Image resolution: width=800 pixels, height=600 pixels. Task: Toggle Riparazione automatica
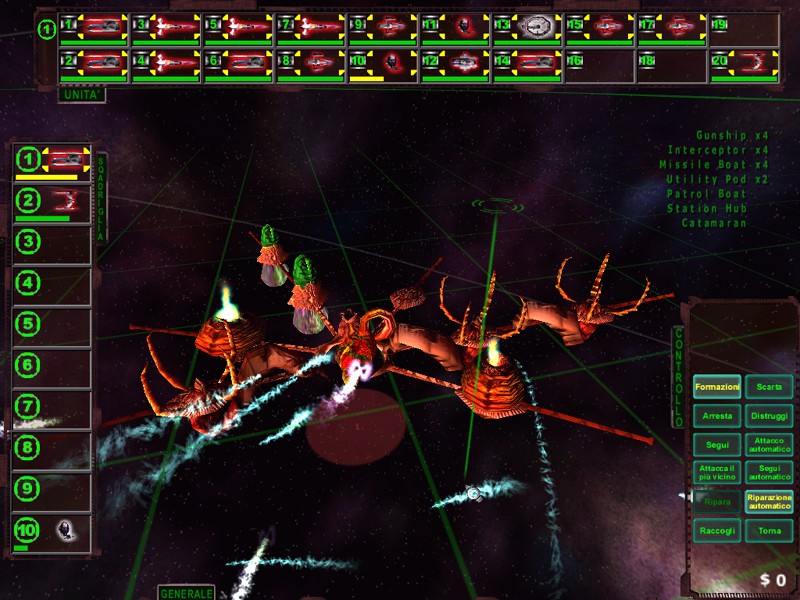769,501
